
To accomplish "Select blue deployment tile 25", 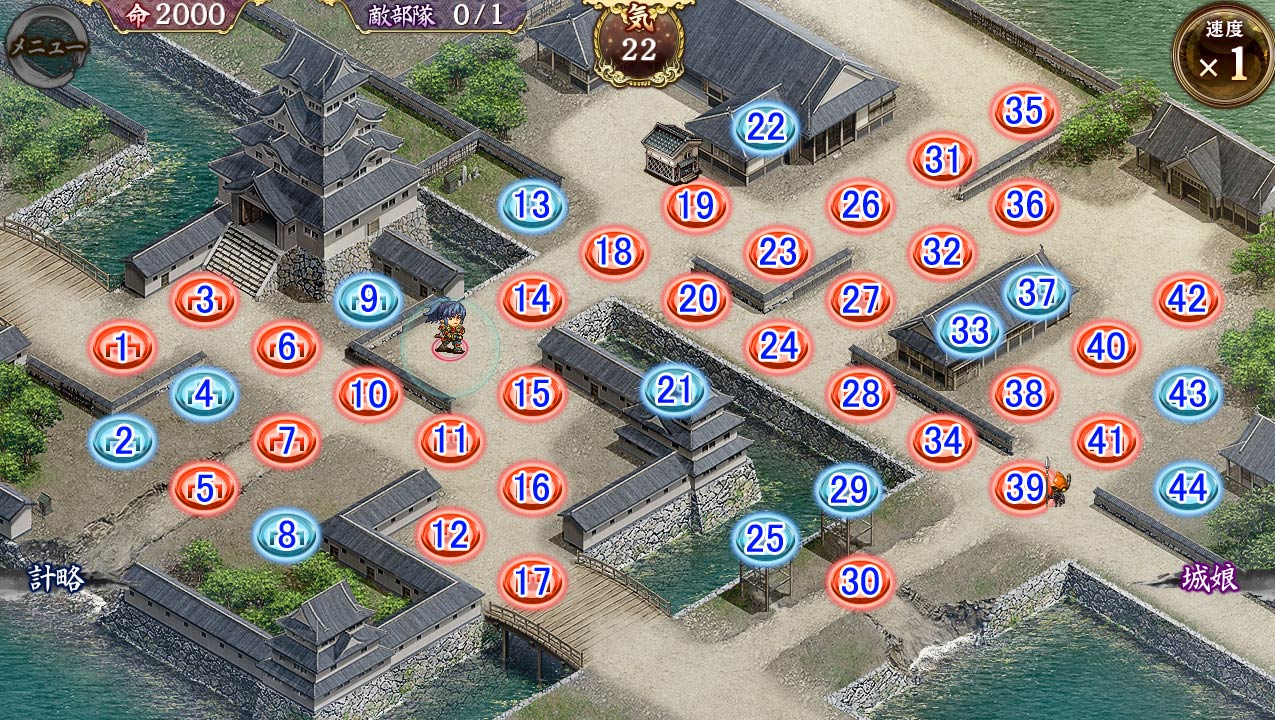I will tap(766, 539).
